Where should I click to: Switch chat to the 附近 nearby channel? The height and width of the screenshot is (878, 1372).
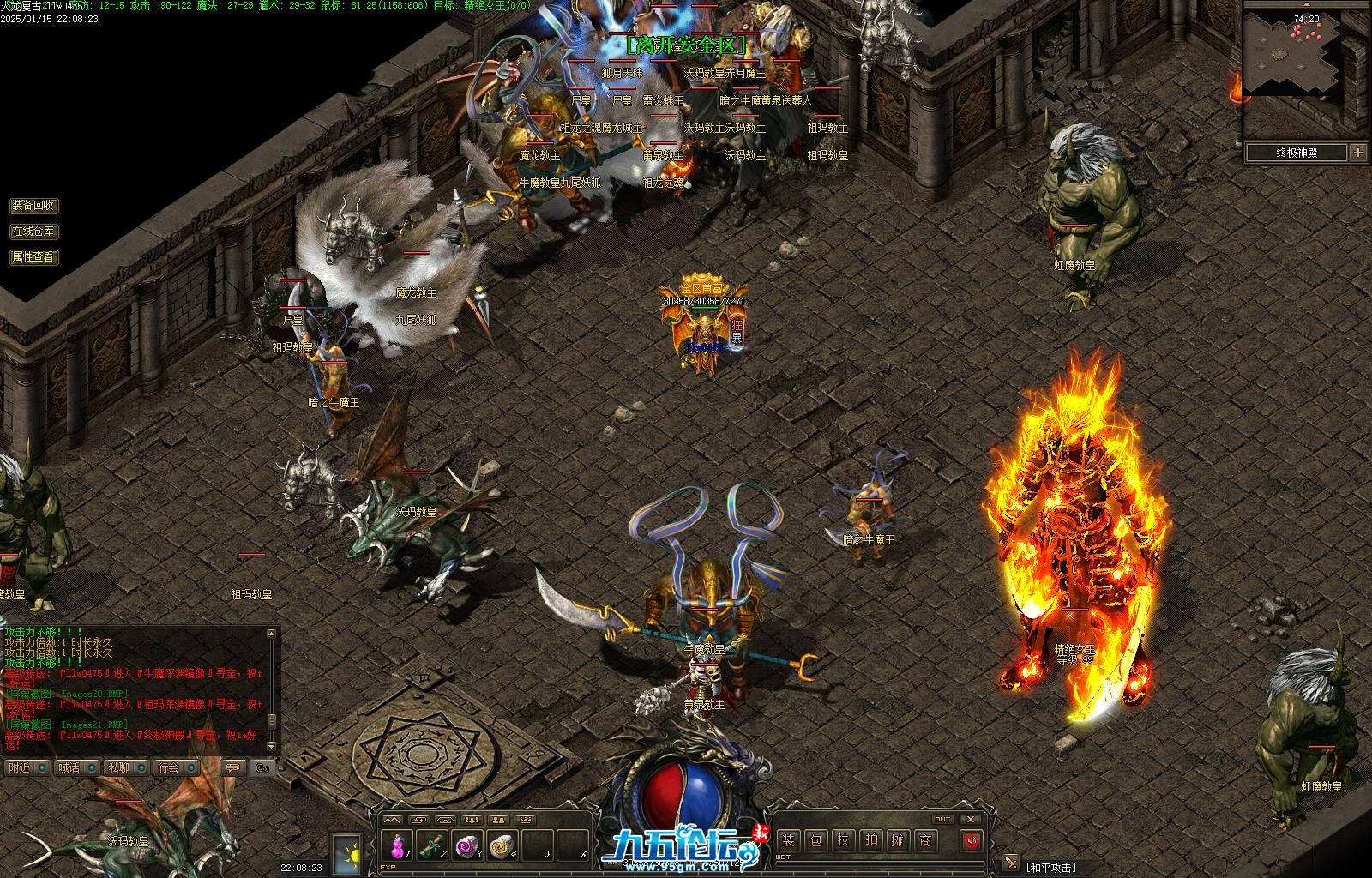click(19, 767)
